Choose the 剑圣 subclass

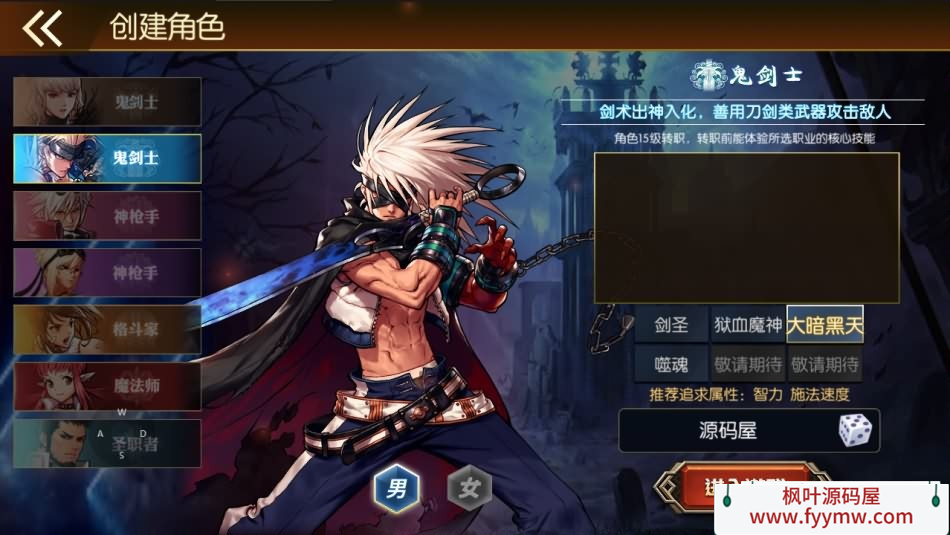coord(671,325)
